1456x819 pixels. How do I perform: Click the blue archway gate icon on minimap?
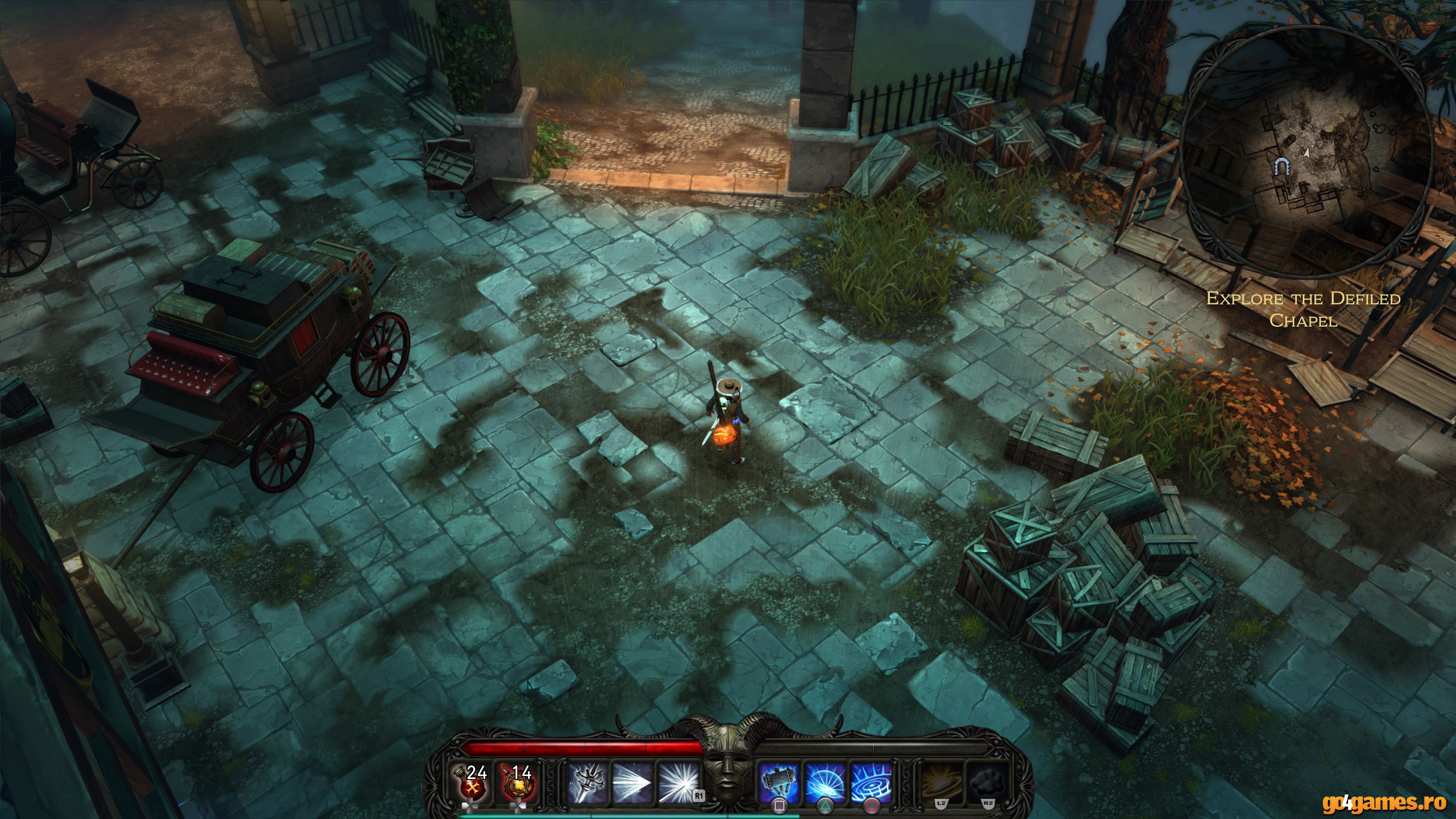[1282, 167]
